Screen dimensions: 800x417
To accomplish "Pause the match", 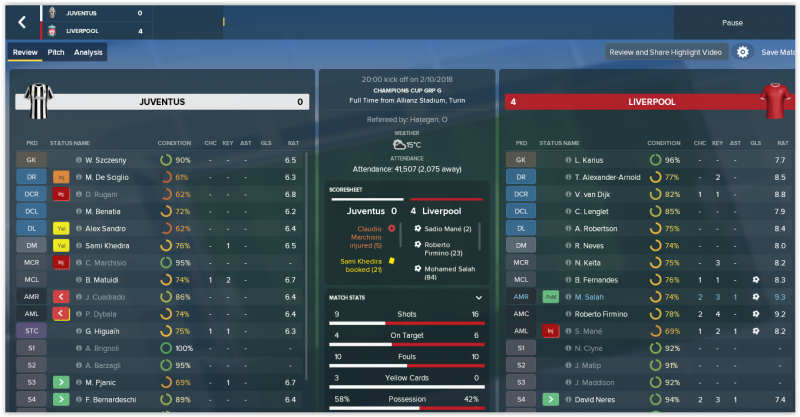I will click(732, 22).
